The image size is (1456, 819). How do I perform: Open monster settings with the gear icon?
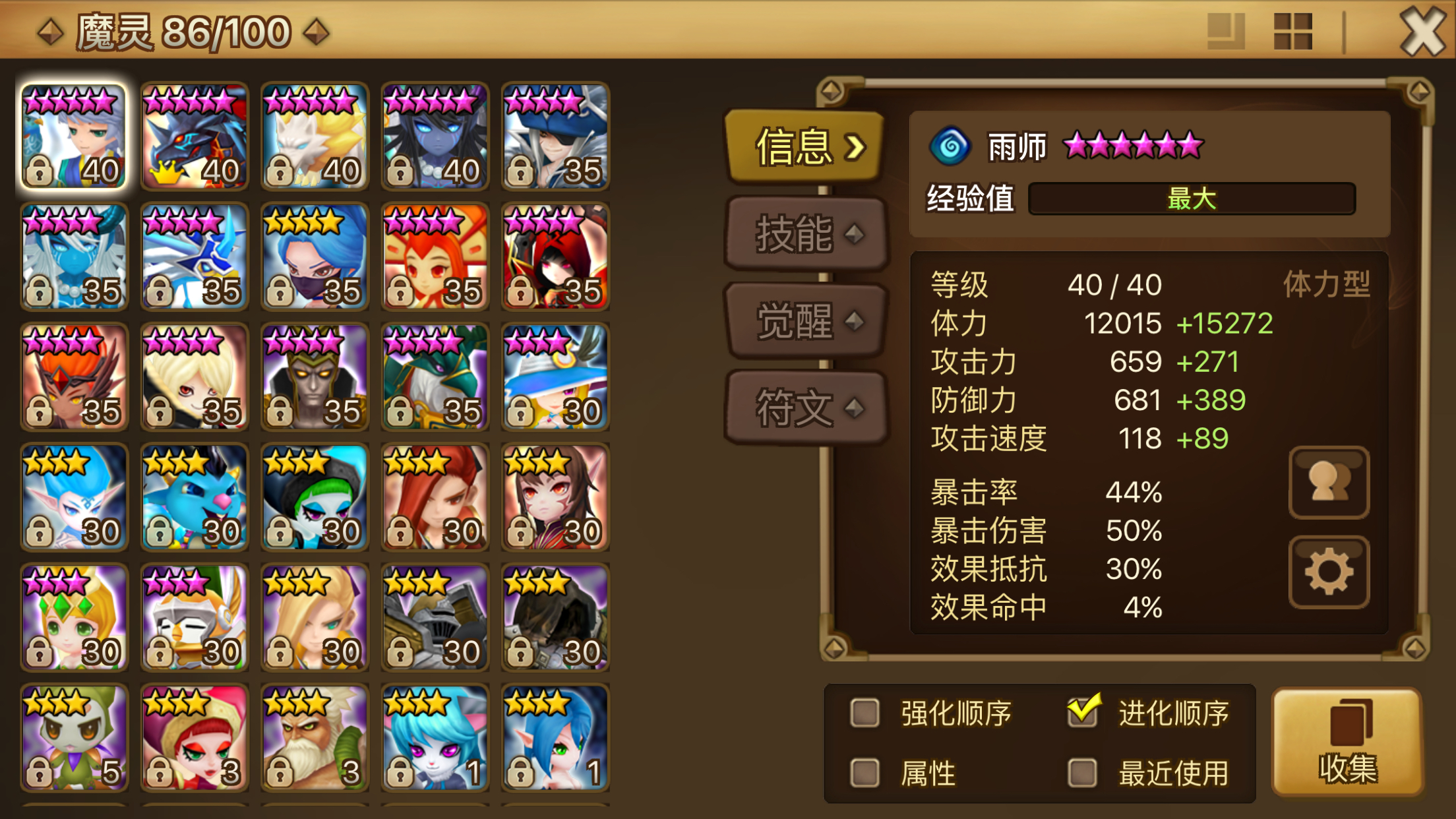click(1327, 572)
